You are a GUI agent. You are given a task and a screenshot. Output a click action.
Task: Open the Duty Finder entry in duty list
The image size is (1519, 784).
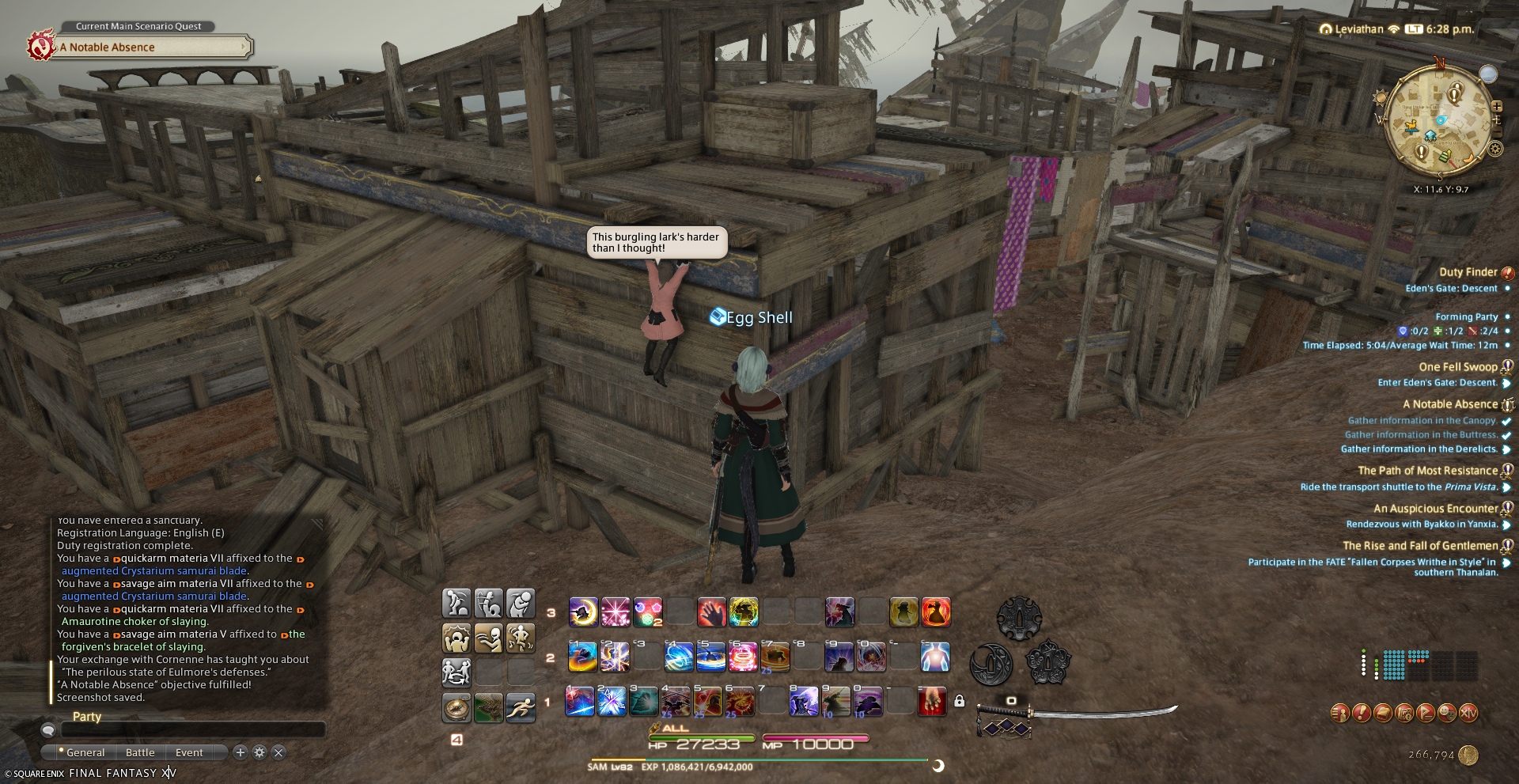tap(1468, 272)
